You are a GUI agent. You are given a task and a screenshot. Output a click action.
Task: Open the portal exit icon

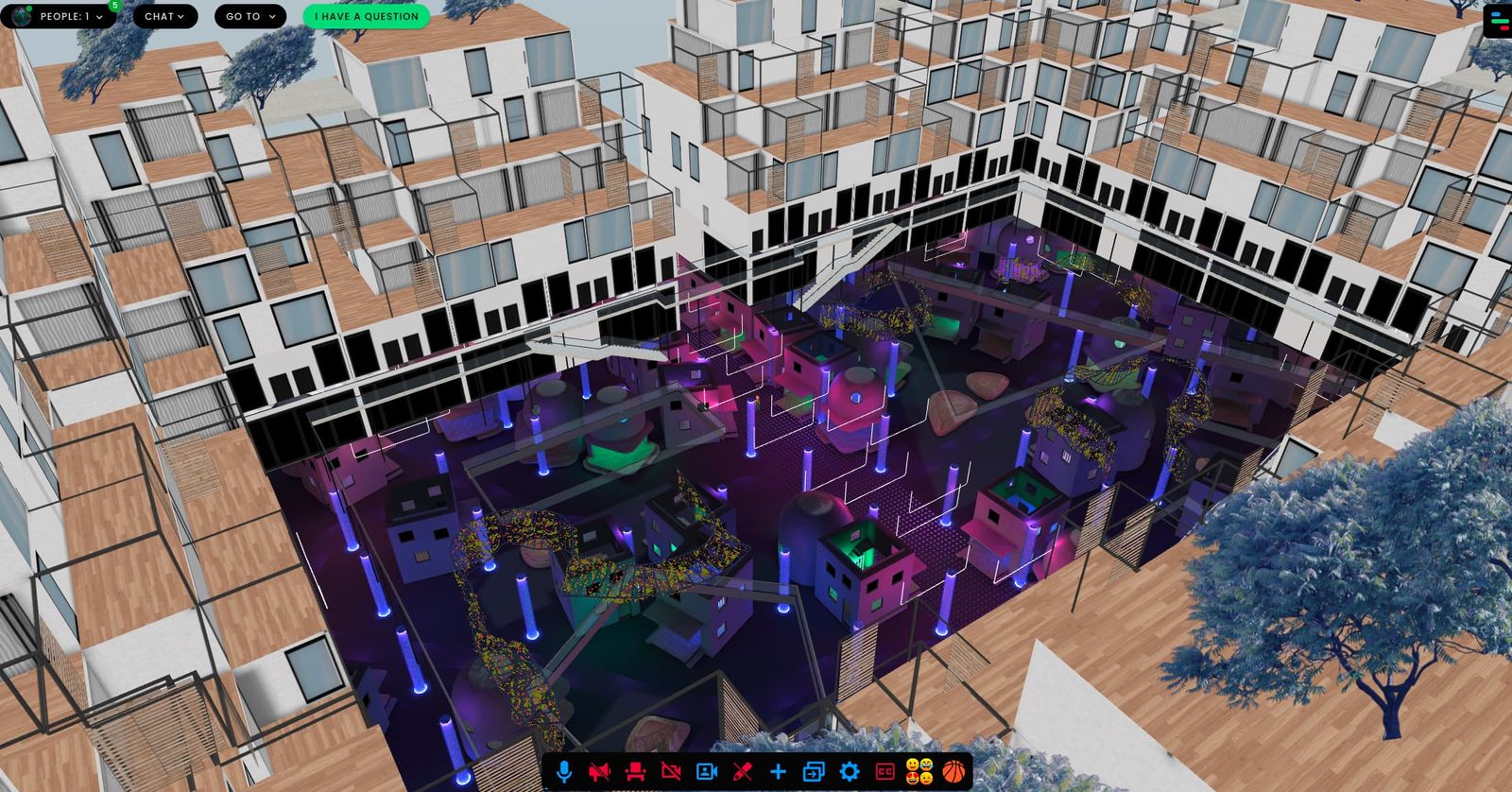click(x=813, y=771)
